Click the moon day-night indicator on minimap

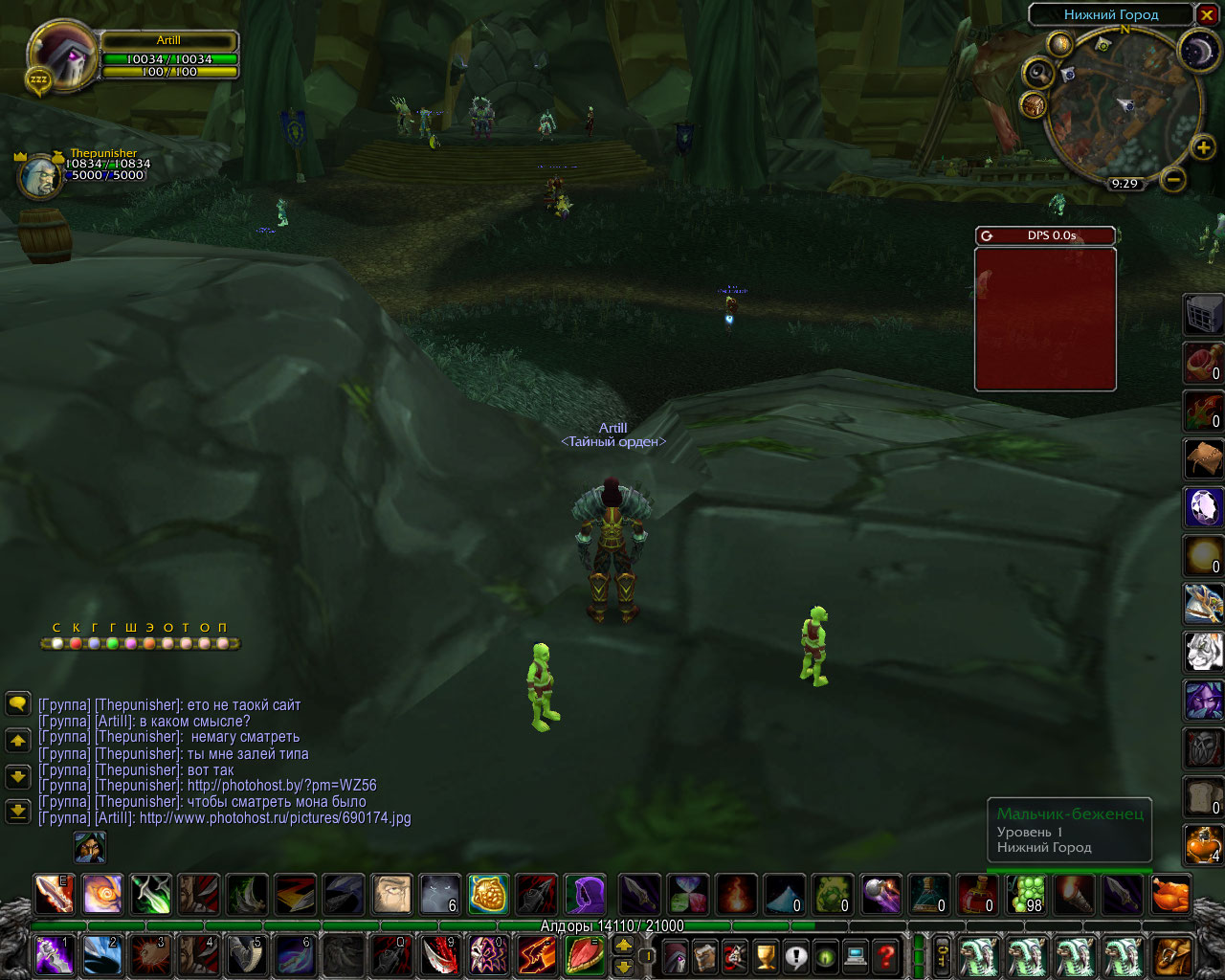pyautogui.click(x=1196, y=50)
